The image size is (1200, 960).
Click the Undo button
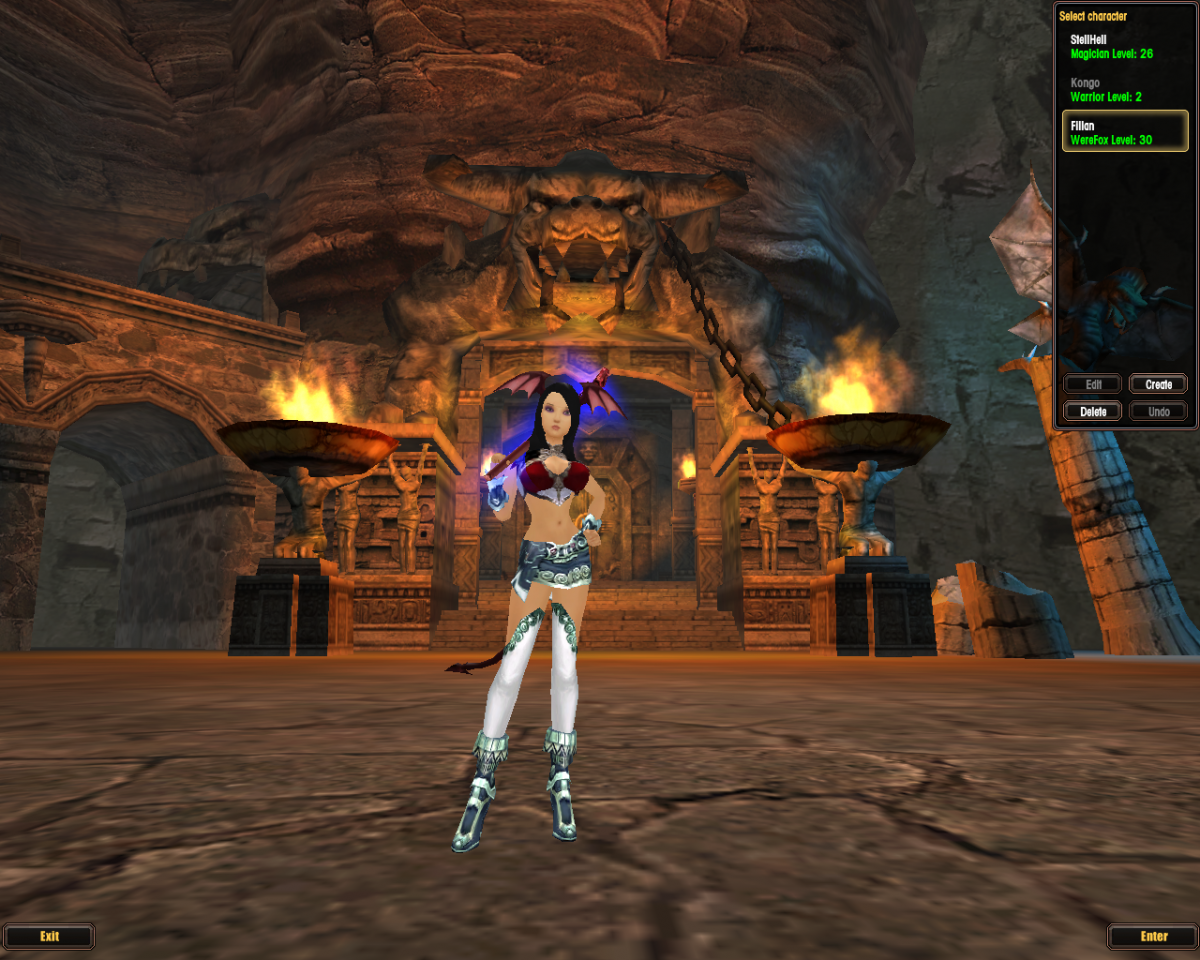point(1158,411)
